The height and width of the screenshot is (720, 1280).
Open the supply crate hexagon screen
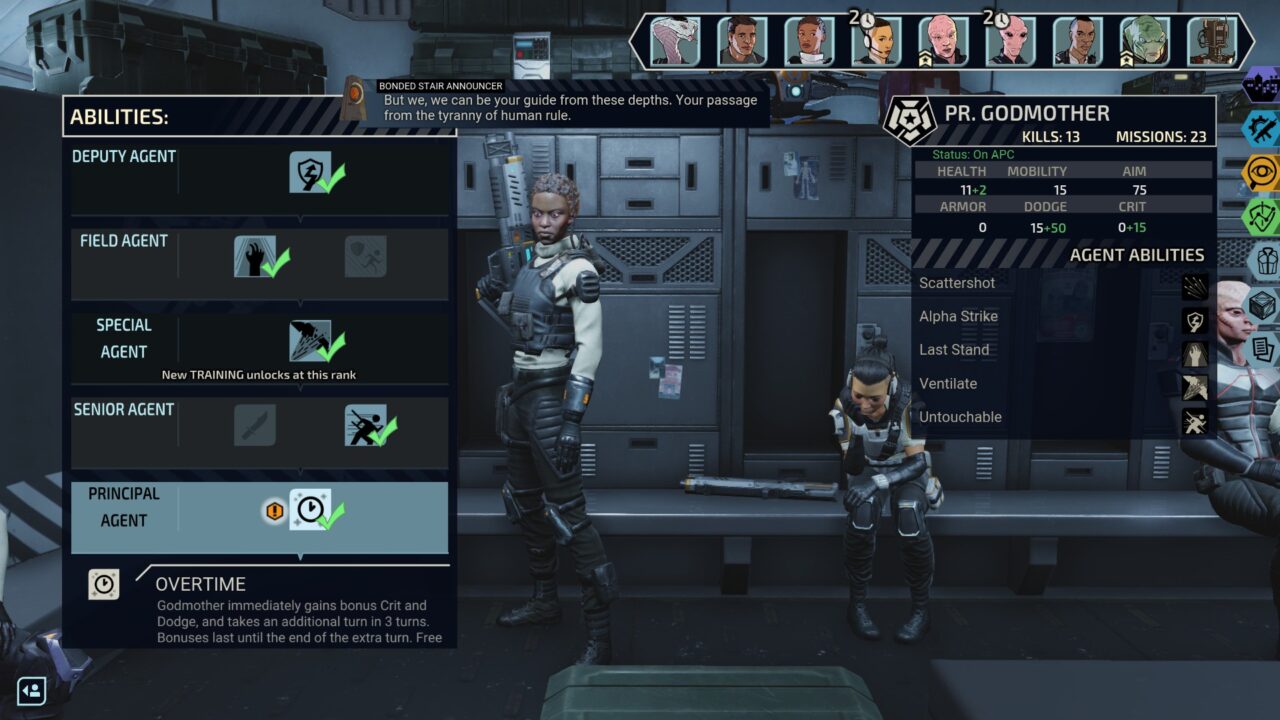(x=1265, y=305)
